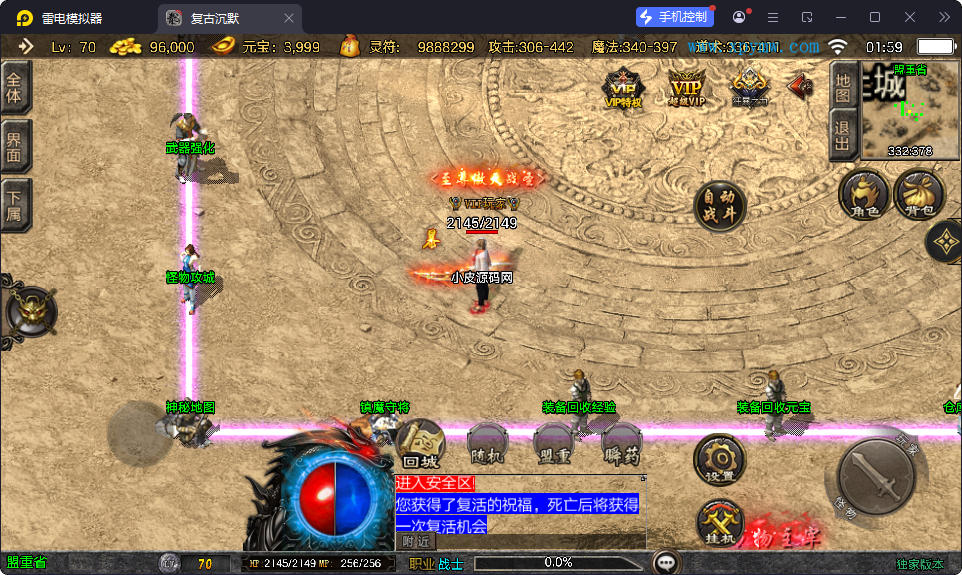This screenshot has height=575, width=962.
Task: Open the 背包 backpack
Action: (x=918, y=193)
